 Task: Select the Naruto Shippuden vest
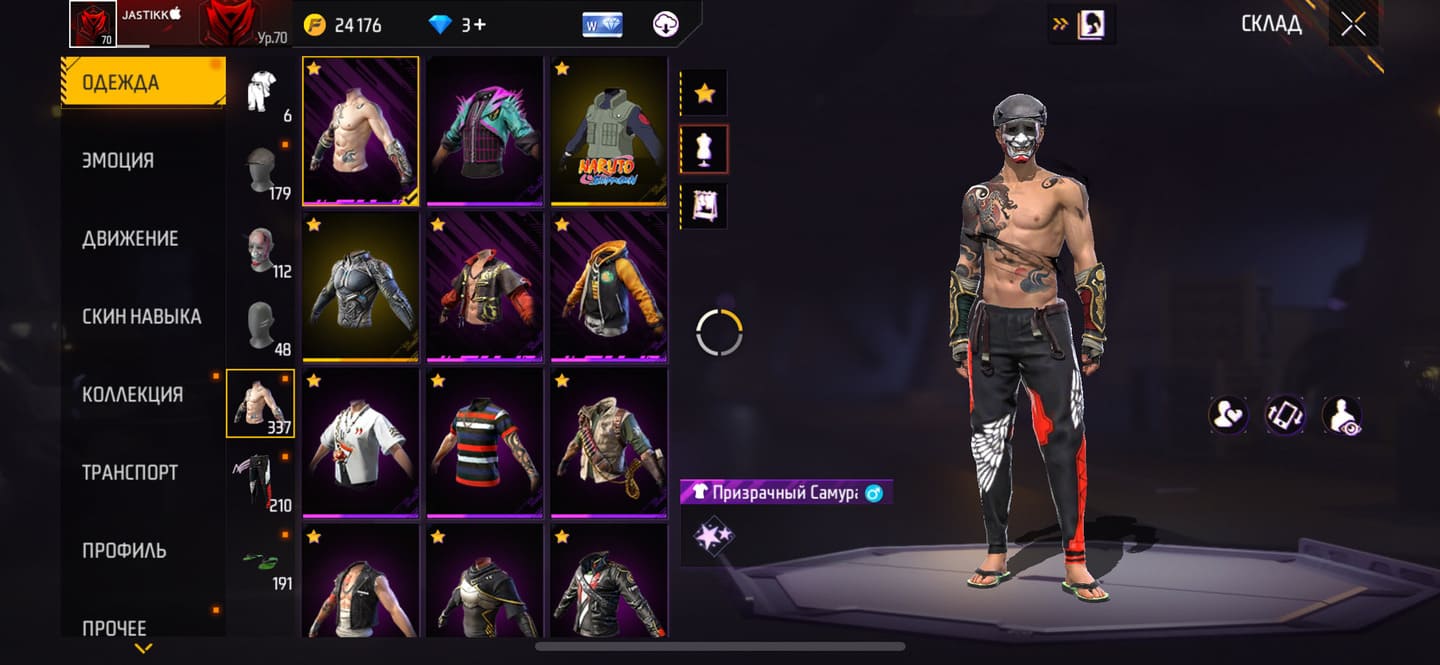(608, 131)
